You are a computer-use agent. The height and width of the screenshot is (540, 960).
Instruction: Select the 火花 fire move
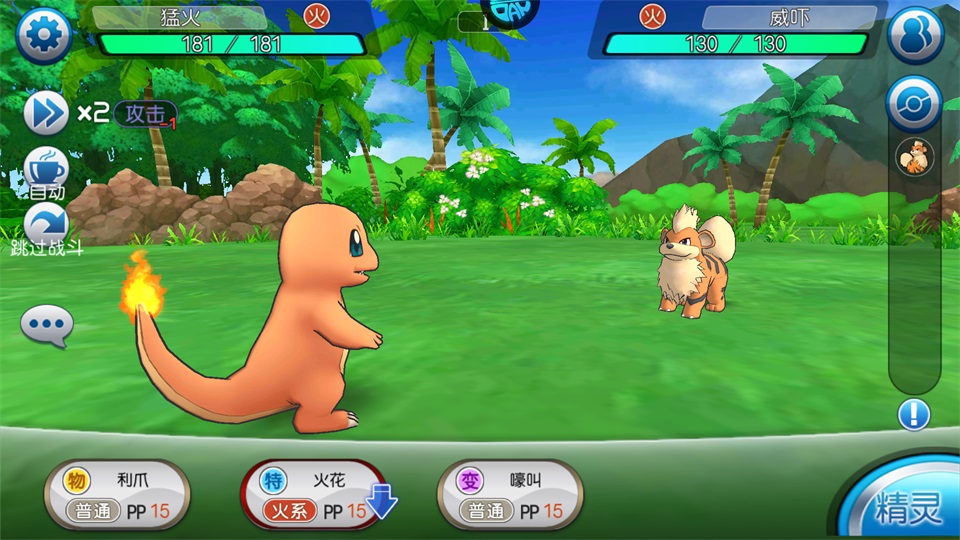tap(313, 495)
